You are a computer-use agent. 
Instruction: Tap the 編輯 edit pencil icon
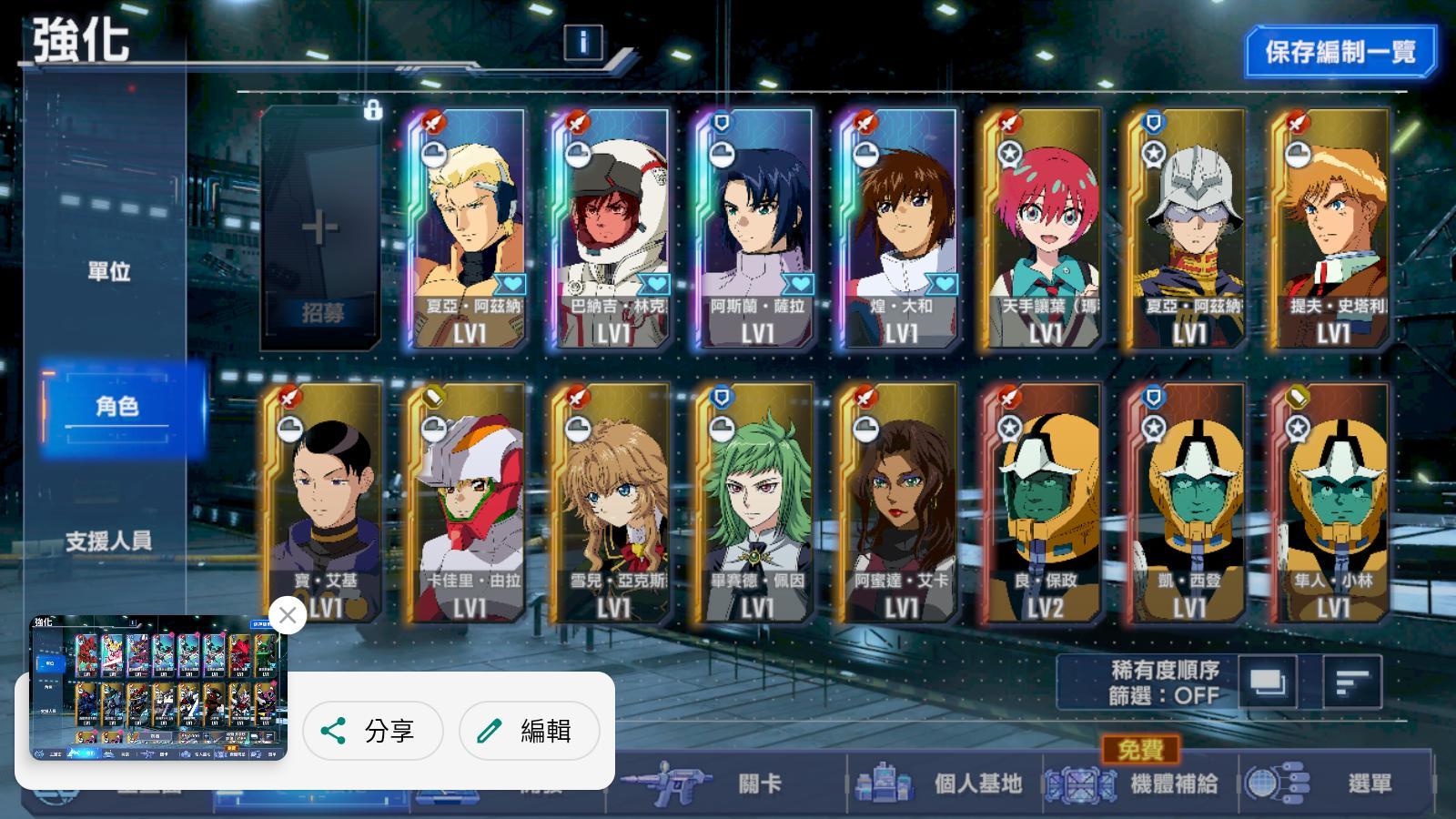pos(529,731)
